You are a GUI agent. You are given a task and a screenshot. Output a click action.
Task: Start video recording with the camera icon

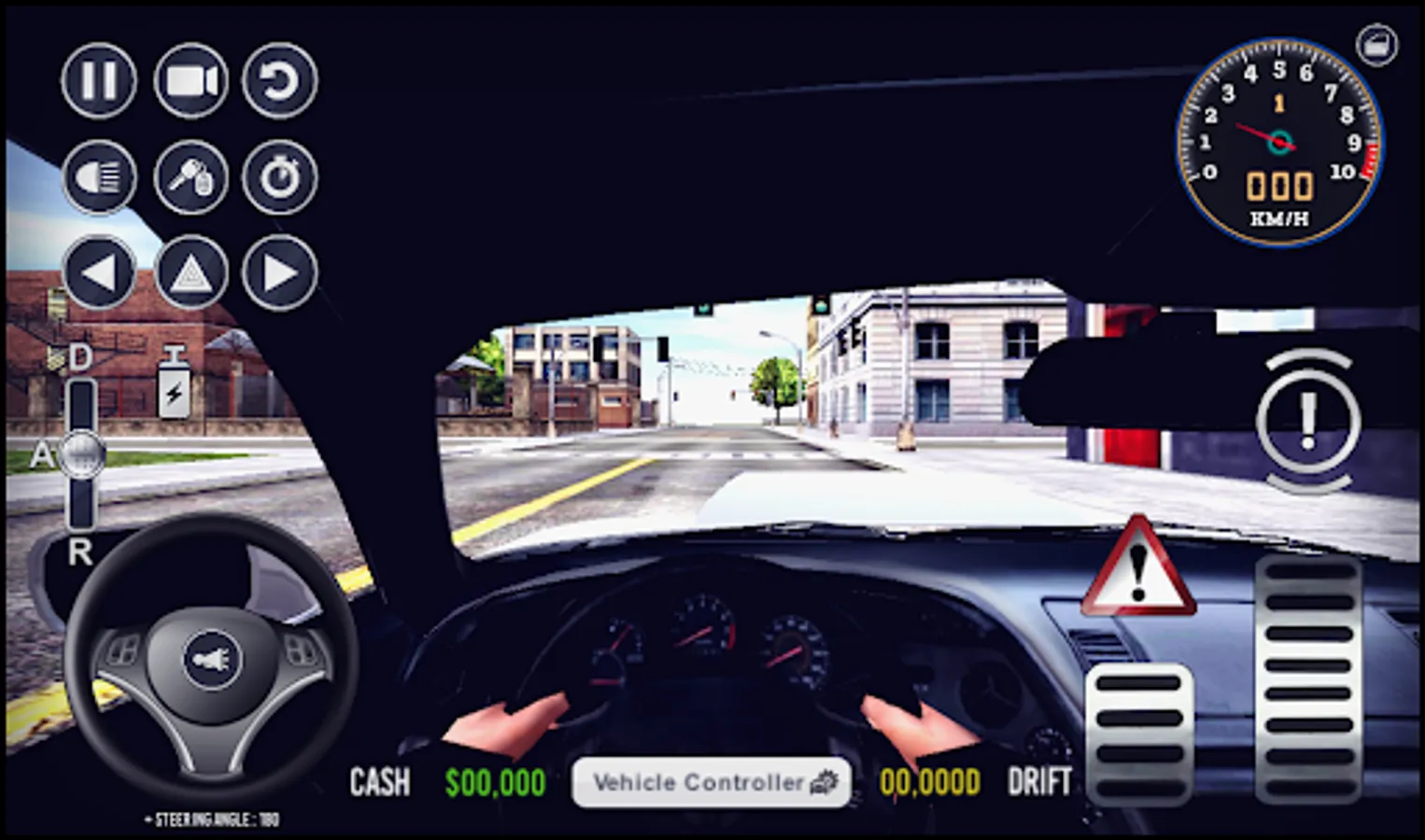click(x=189, y=82)
